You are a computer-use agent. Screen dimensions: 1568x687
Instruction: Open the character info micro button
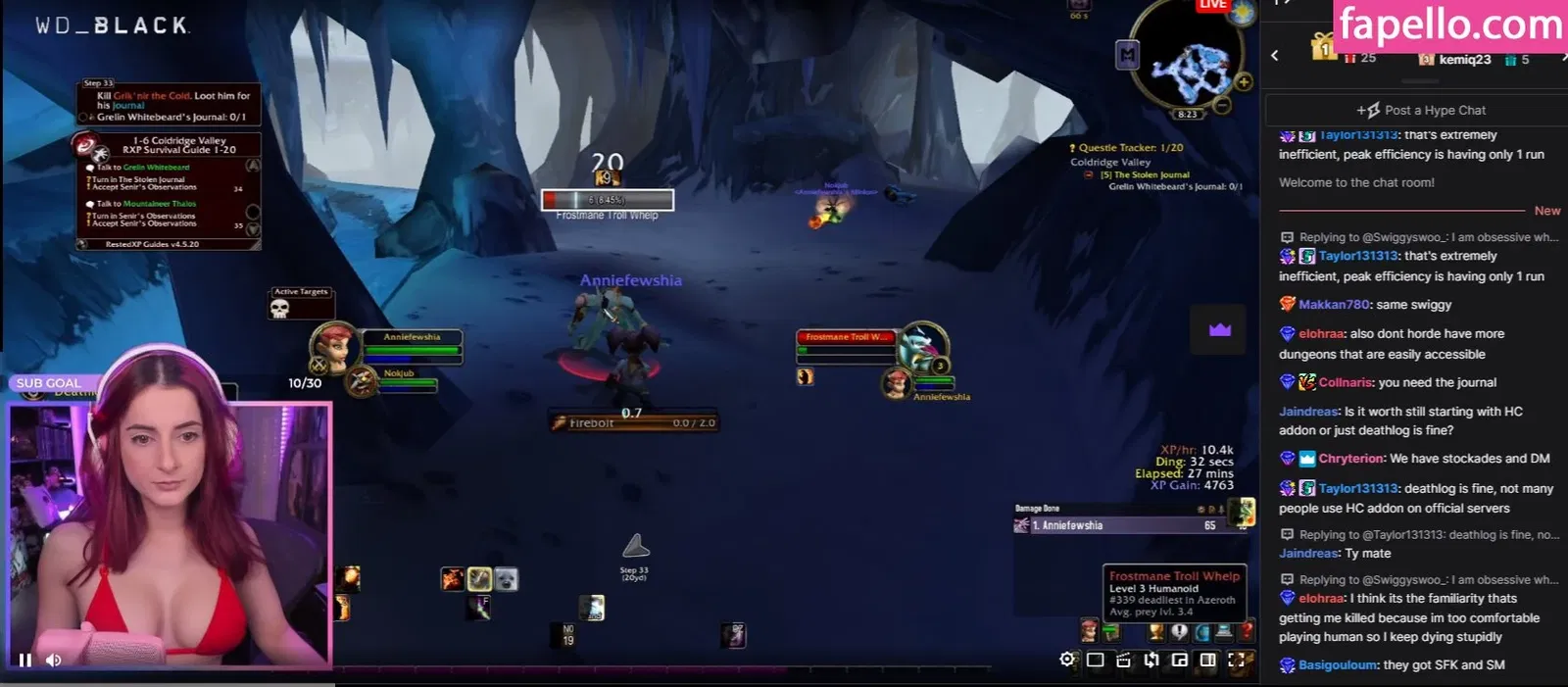pyautogui.click(x=1089, y=631)
